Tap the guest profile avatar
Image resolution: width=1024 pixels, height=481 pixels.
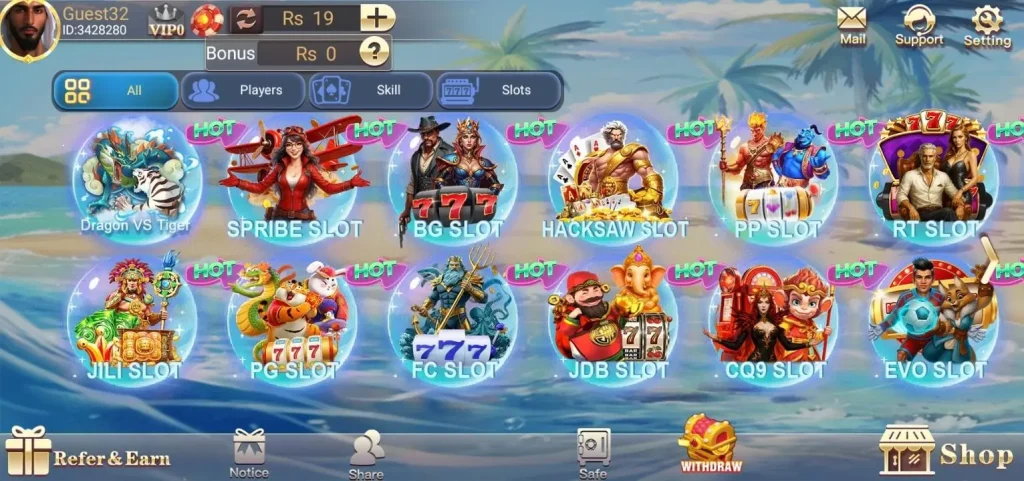coord(28,28)
